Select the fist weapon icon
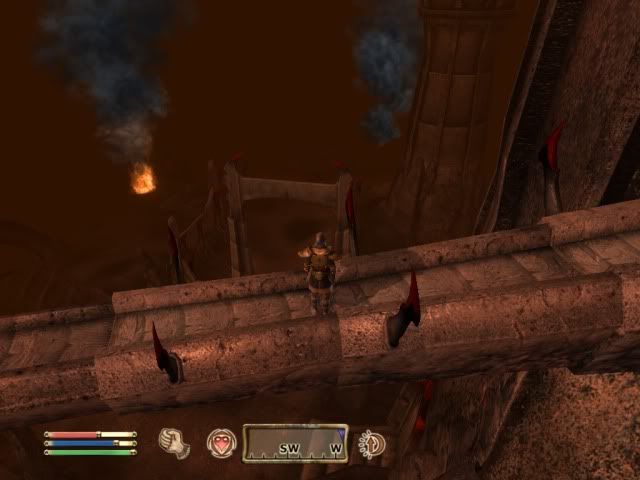640x480 pixels. point(175,441)
